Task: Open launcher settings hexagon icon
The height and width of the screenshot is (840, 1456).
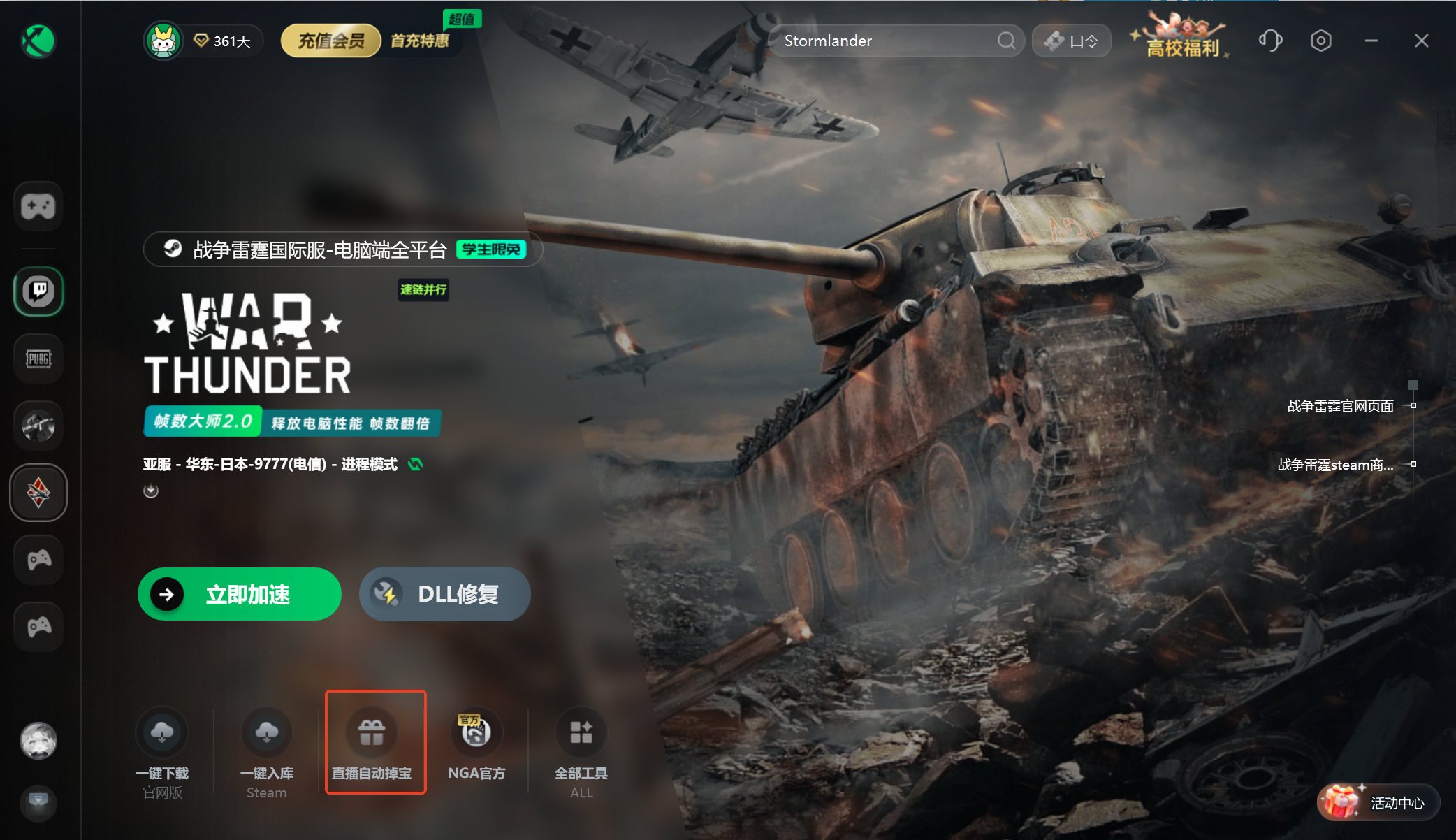Action: click(x=1320, y=41)
